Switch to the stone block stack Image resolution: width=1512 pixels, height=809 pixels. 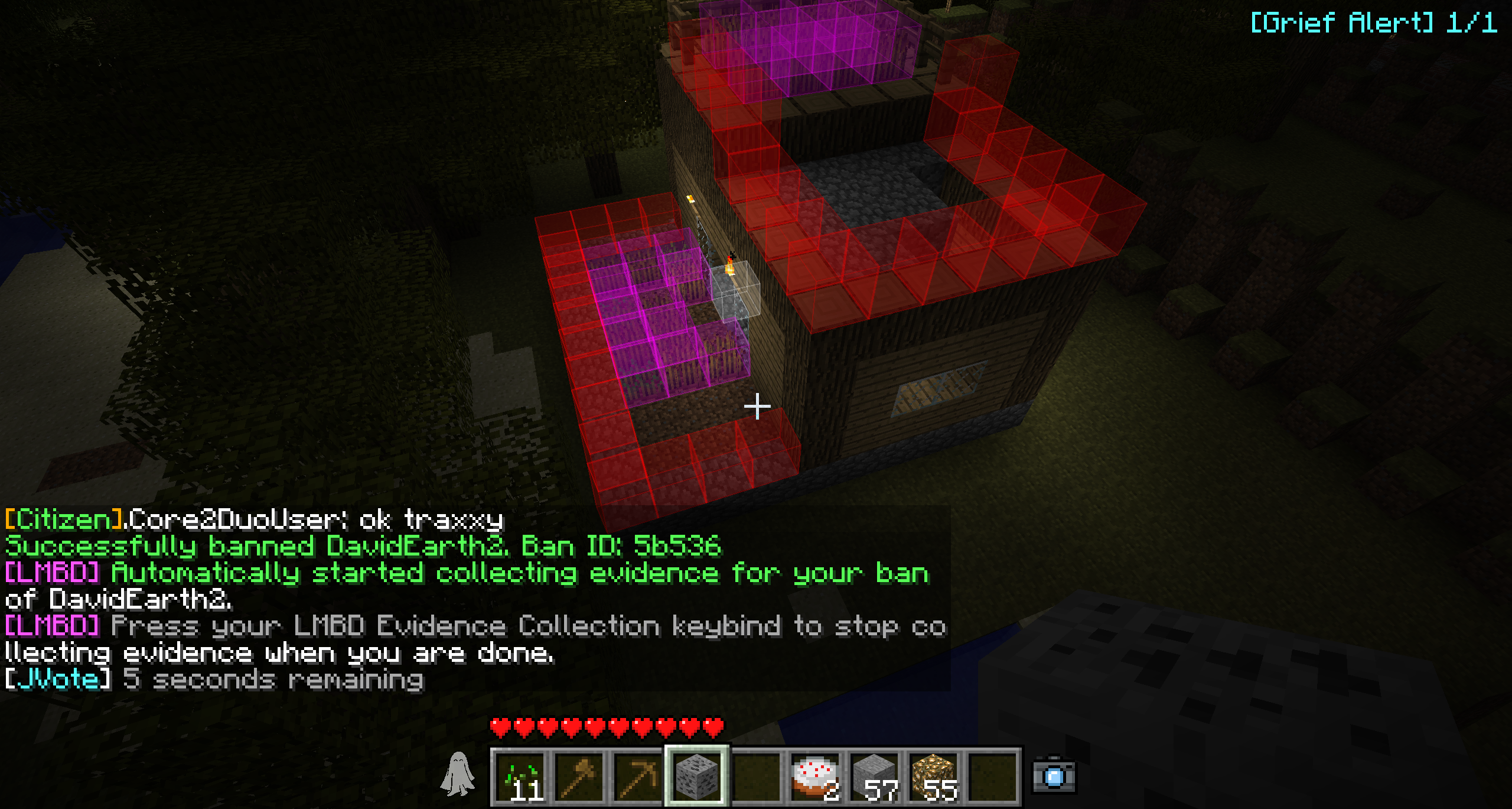pos(875,776)
